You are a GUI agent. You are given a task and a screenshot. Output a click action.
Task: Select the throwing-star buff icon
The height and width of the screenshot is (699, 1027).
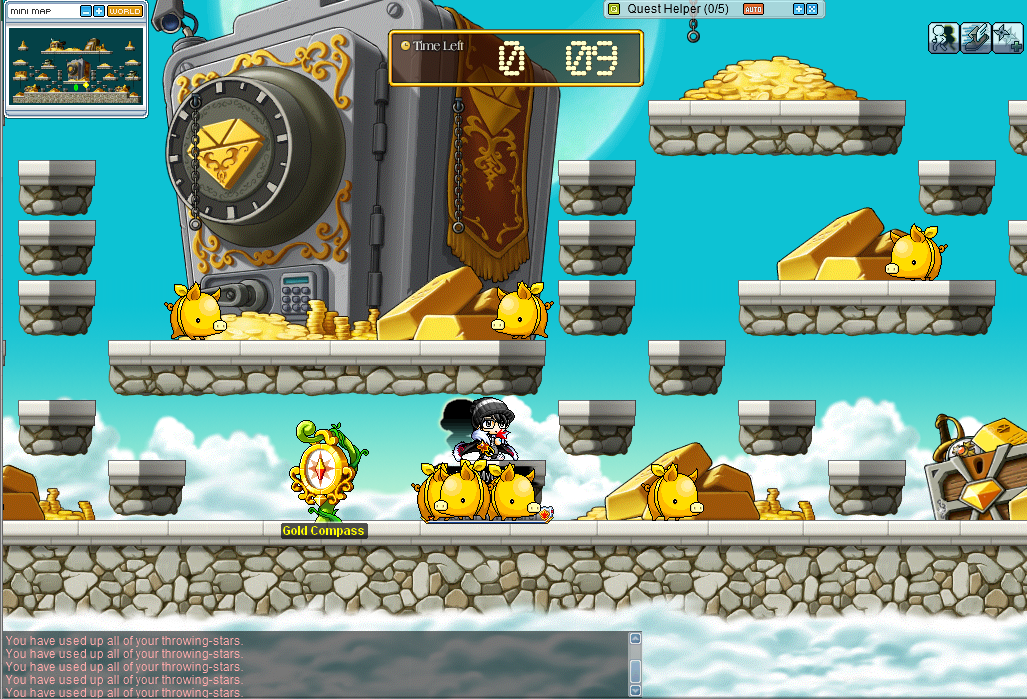[1007, 37]
